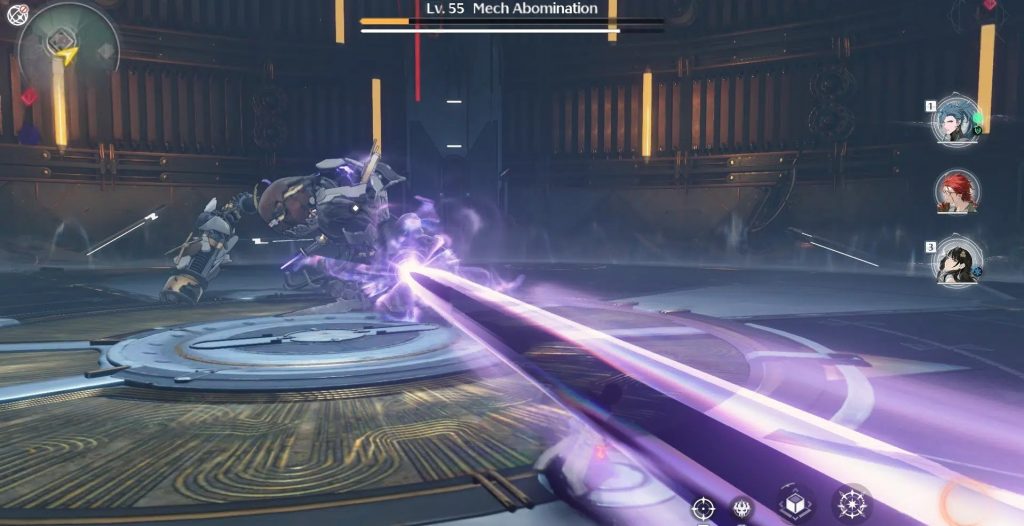
Task: Click the globe icon beside the minimap
Action: click(x=17, y=15)
